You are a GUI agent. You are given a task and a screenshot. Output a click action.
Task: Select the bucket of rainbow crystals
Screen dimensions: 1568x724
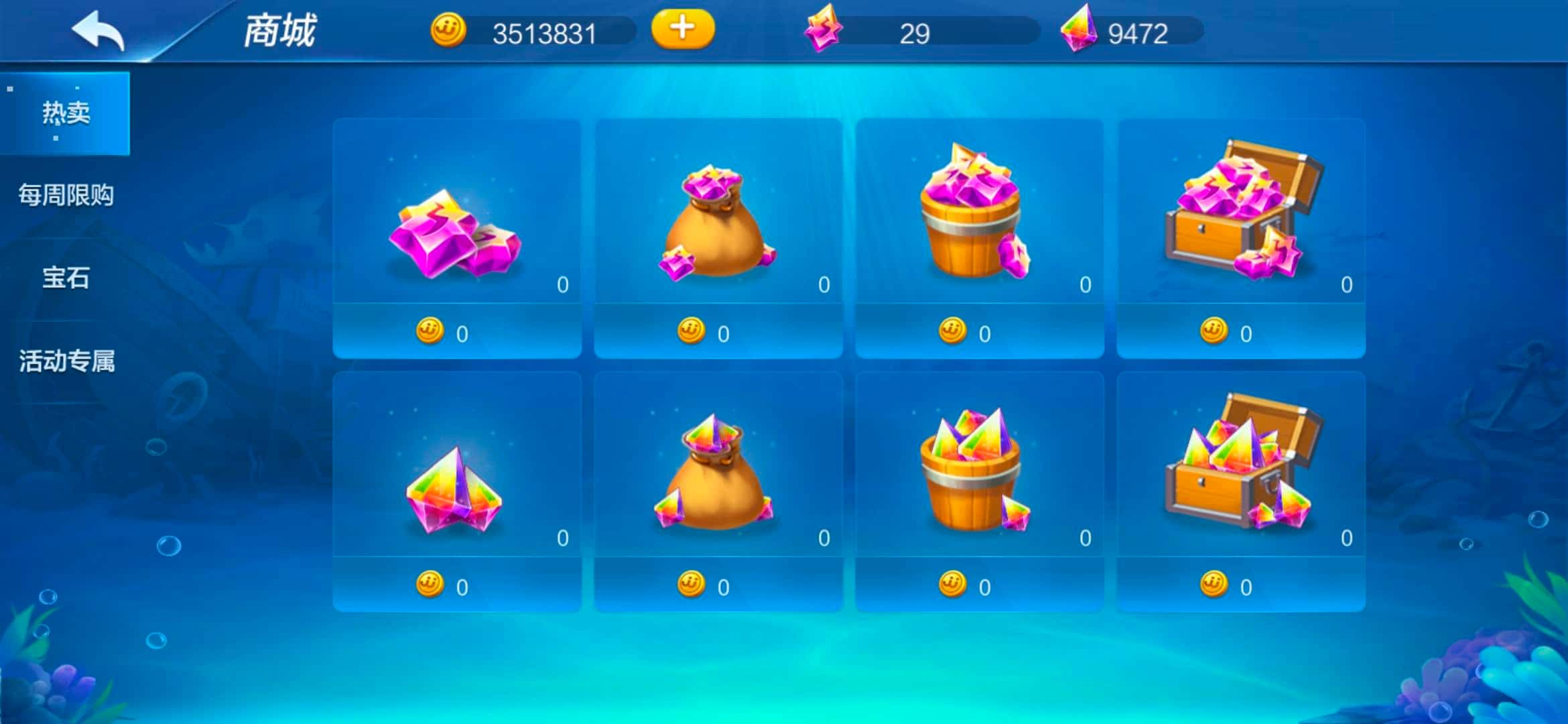point(979,491)
